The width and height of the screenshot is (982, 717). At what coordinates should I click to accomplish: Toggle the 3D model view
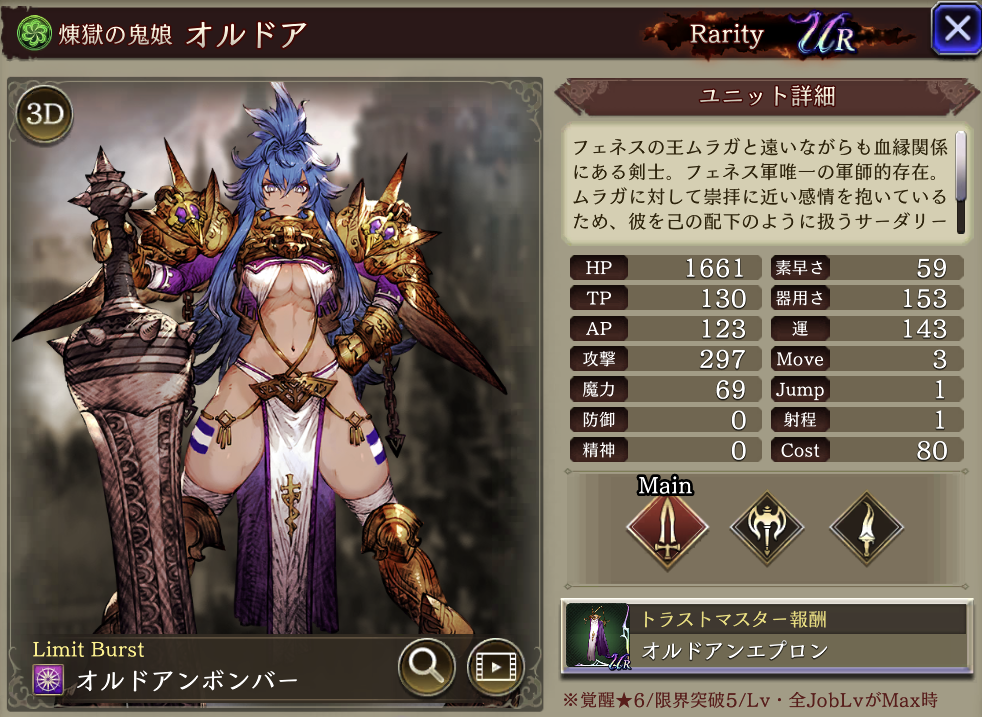(x=44, y=114)
